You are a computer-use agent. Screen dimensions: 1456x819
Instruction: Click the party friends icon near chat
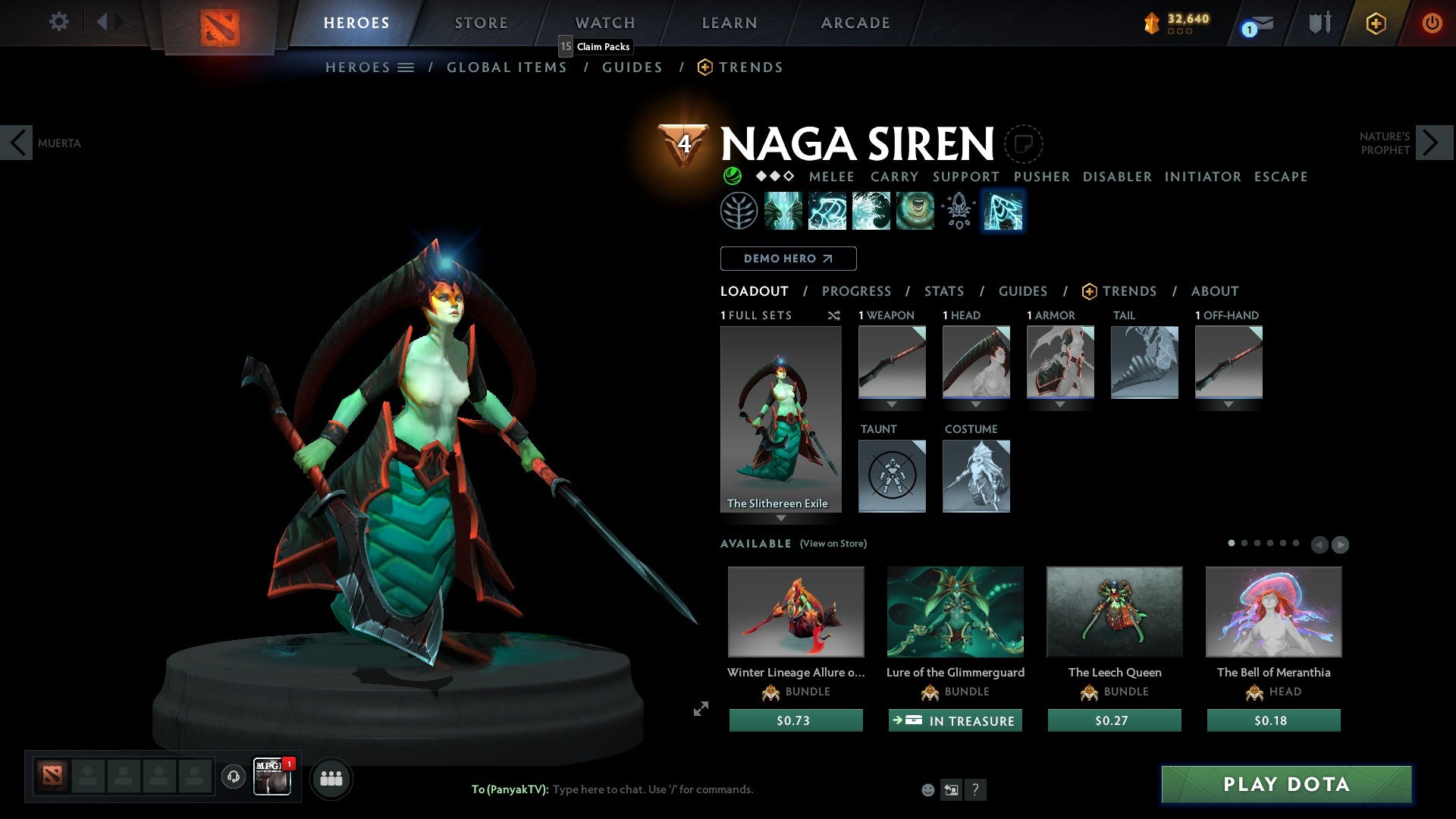click(331, 778)
